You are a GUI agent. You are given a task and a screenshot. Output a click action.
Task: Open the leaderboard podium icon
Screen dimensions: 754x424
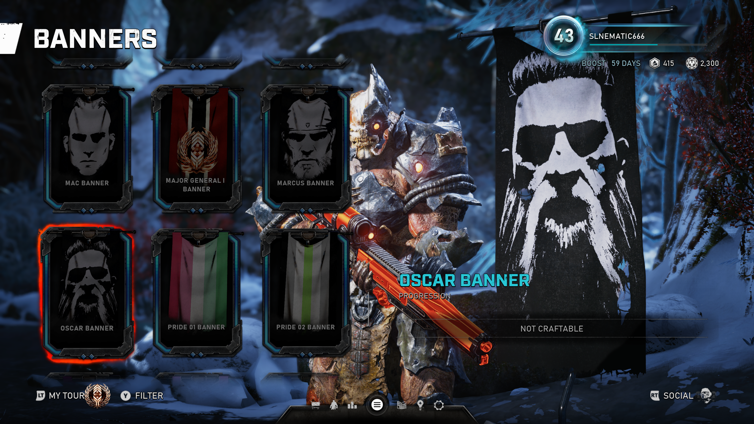(x=352, y=405)
